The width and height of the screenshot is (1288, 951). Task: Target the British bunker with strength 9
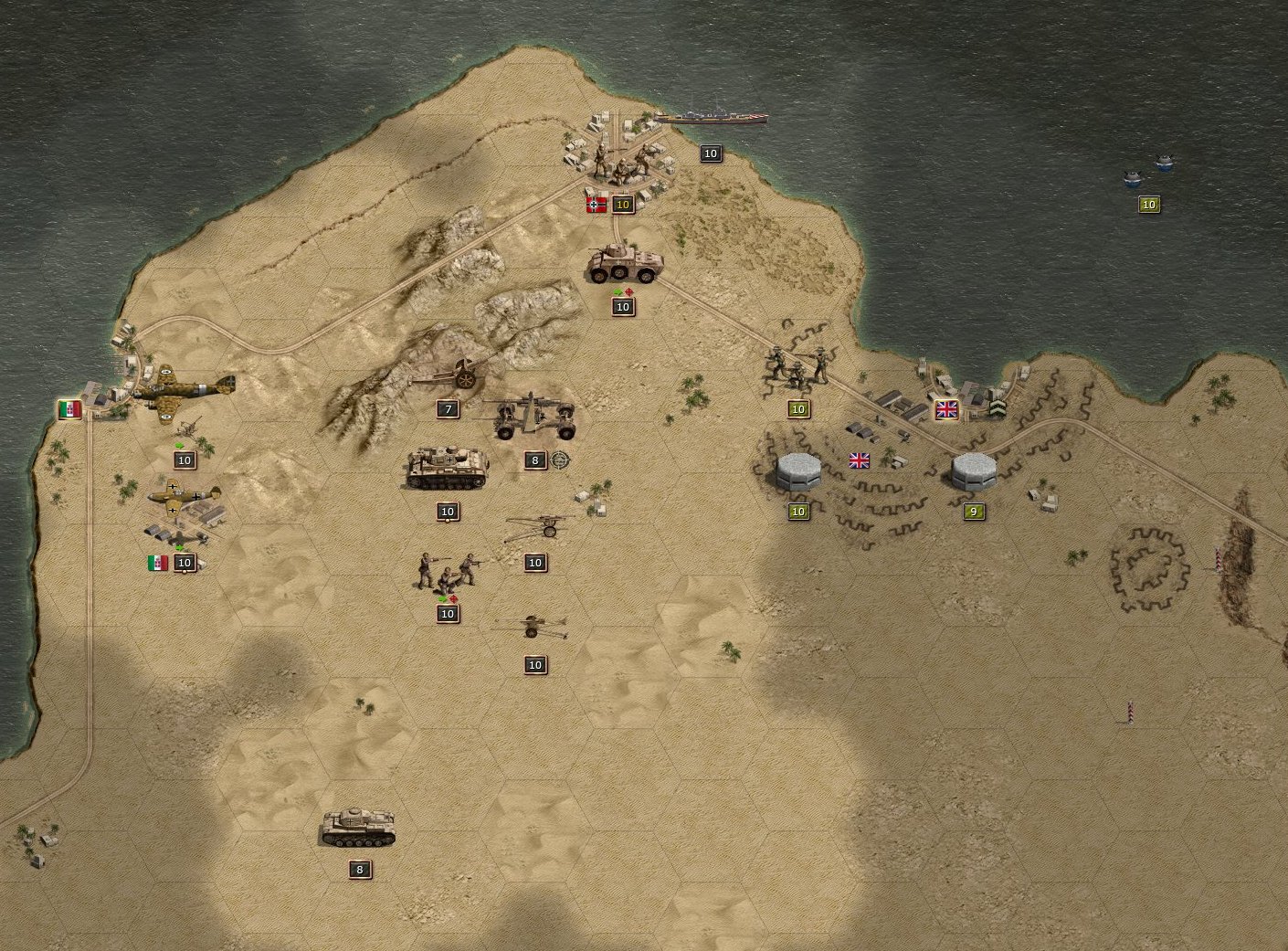pos(973,471)
